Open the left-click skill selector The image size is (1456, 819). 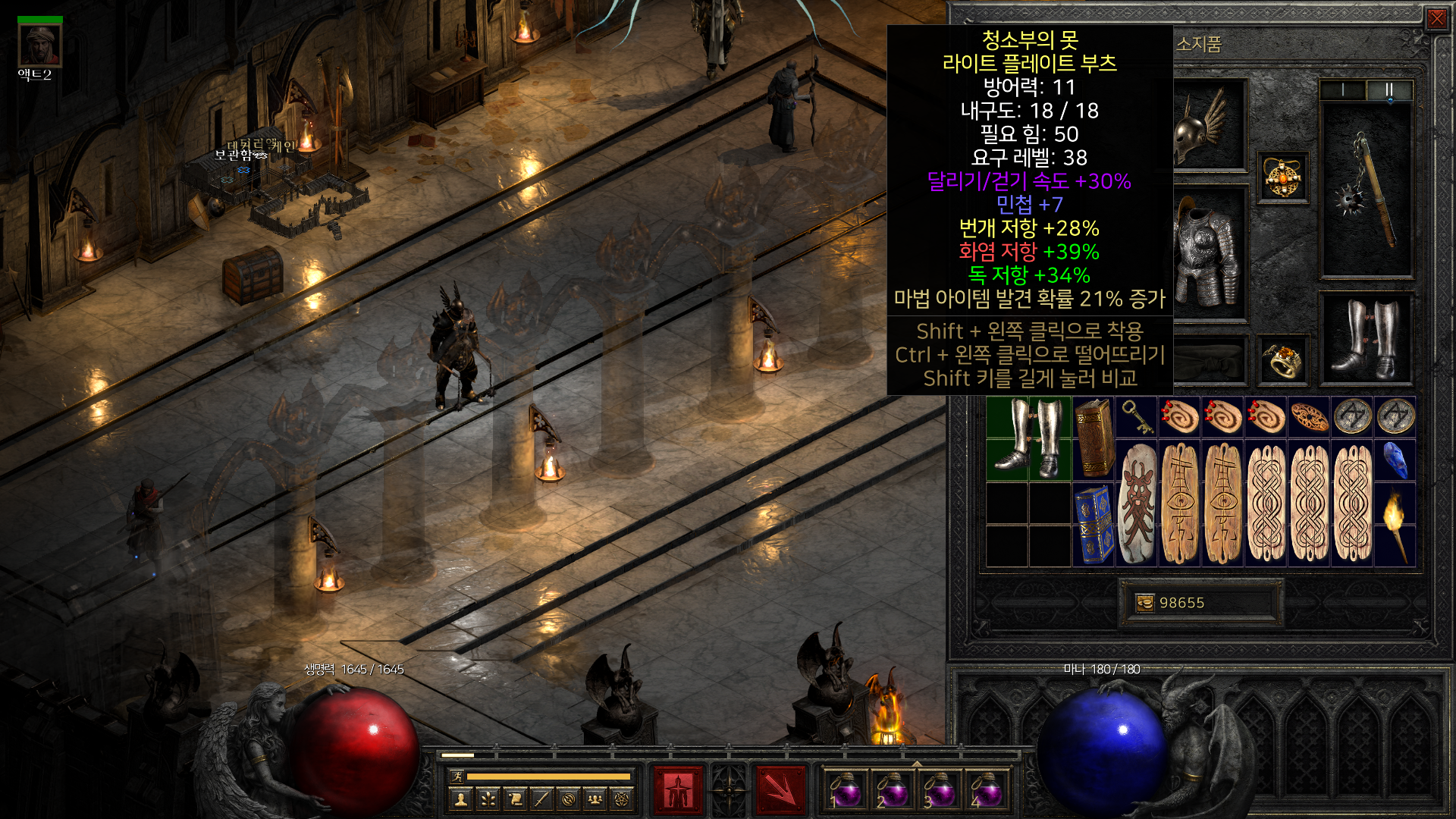coord(678,790)
